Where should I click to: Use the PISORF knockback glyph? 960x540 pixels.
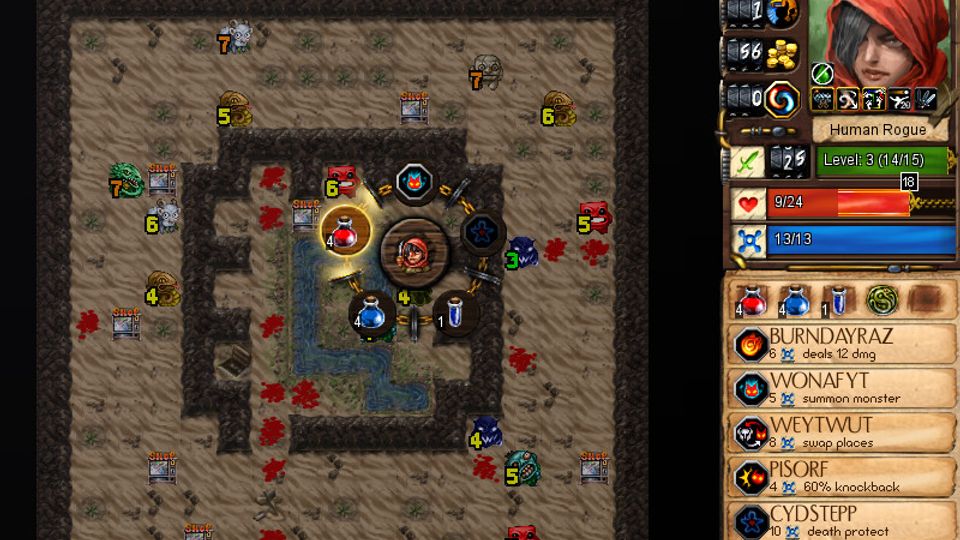click(840, 478)
